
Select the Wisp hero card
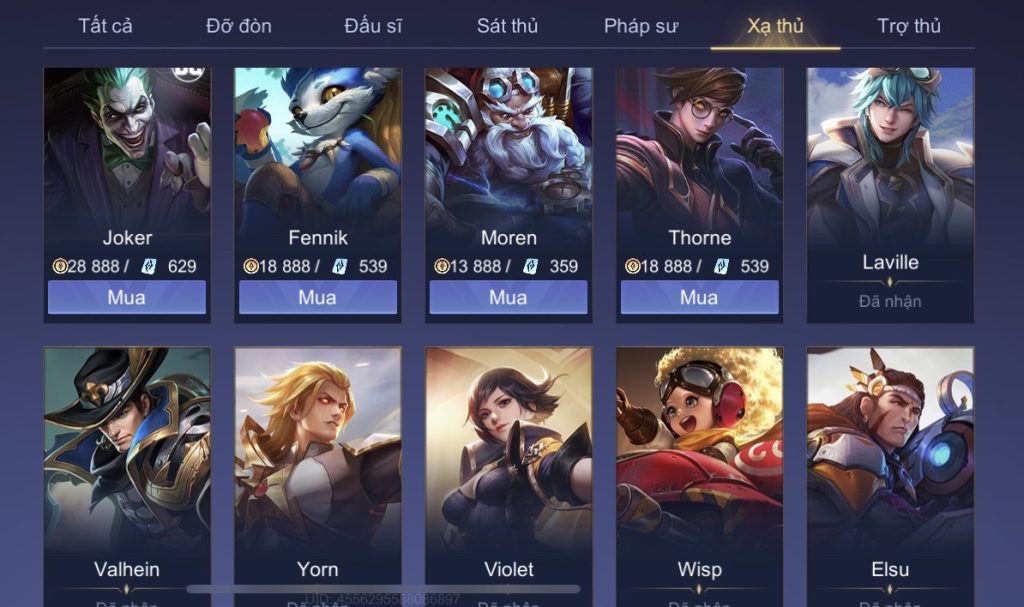coord(699,460)
